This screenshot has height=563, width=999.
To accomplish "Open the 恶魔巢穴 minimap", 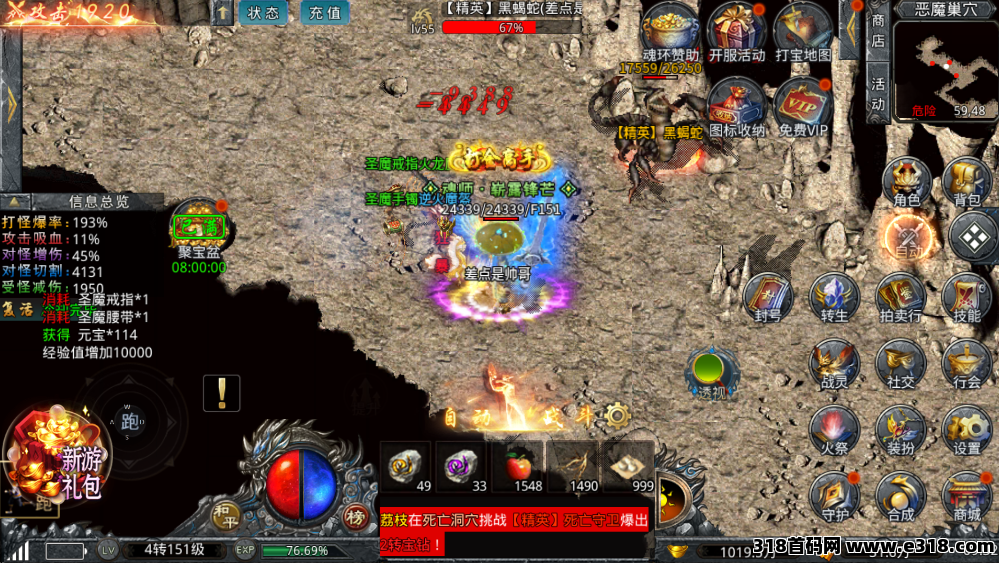I will [x=945, y=69].
